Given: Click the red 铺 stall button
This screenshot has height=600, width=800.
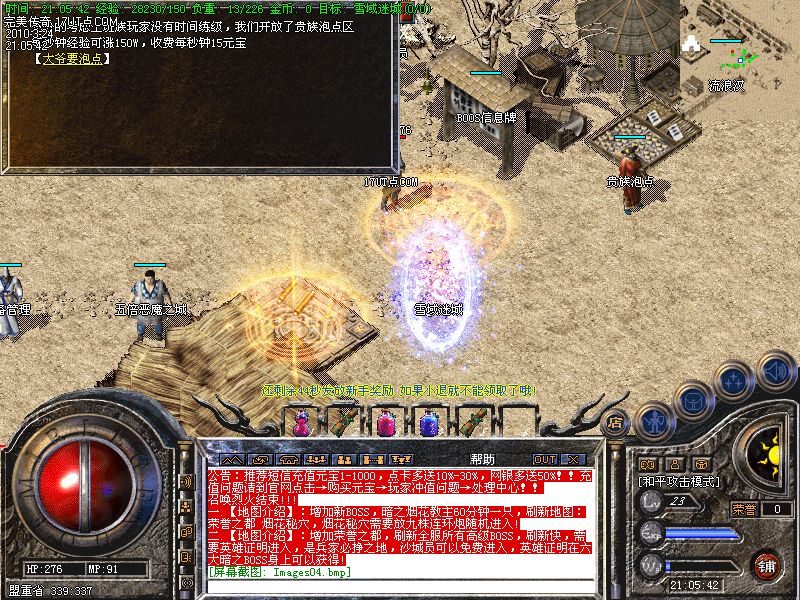Looking at the screenshot, I should [x=767, y=565].
